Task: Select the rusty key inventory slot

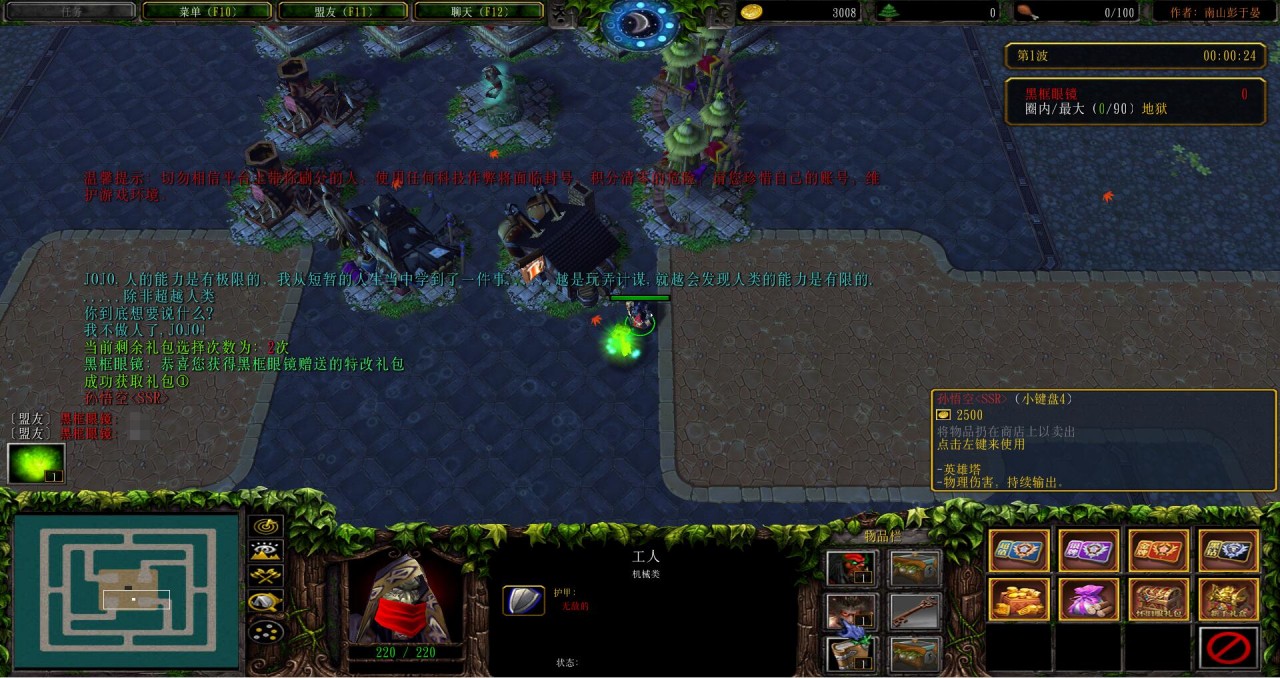Action: pos(915,612)
